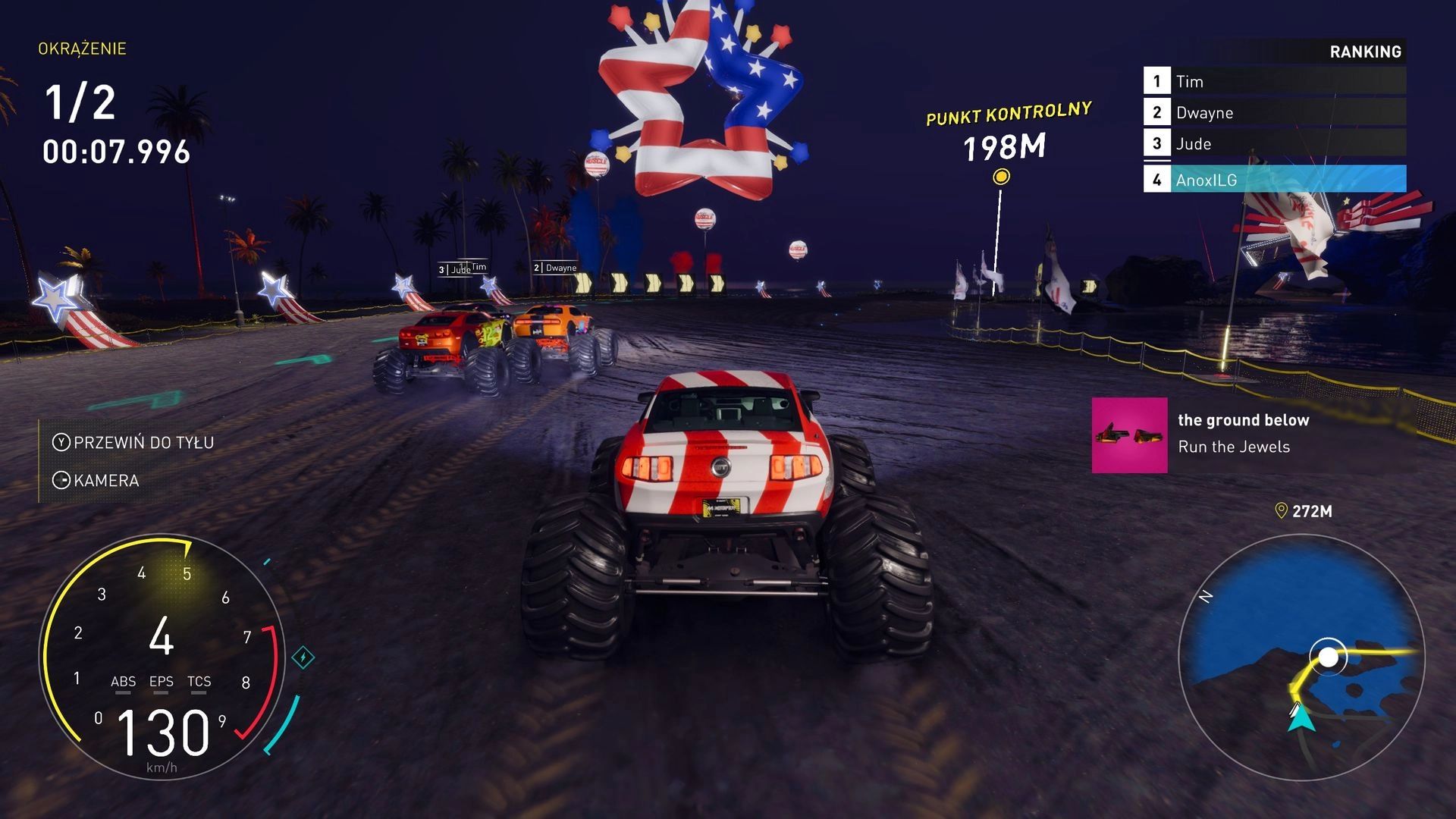The height and width of the screenshot is (819, 1456).
Task: Click the pink Run the Jewels album art
Action: coord(1129,435)
